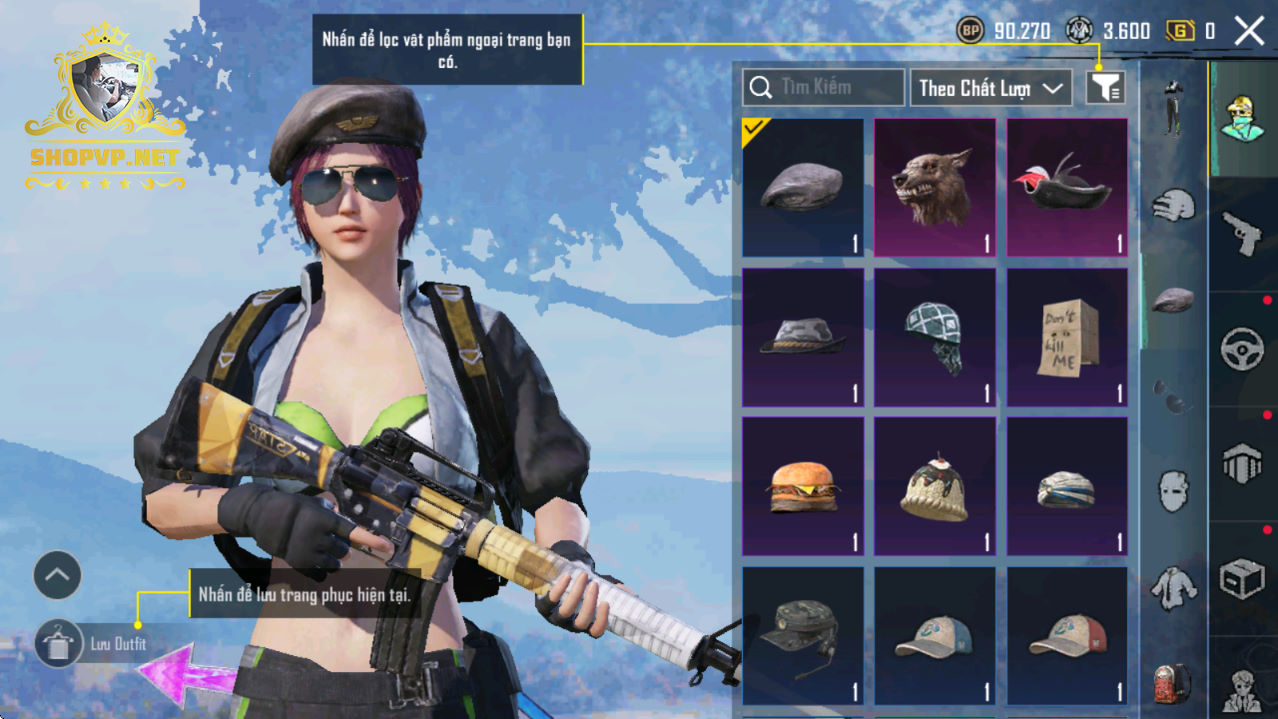Switch to the pistol weapons tab
Screen dimensions: 1278x719
click(x=1243, y=234)
